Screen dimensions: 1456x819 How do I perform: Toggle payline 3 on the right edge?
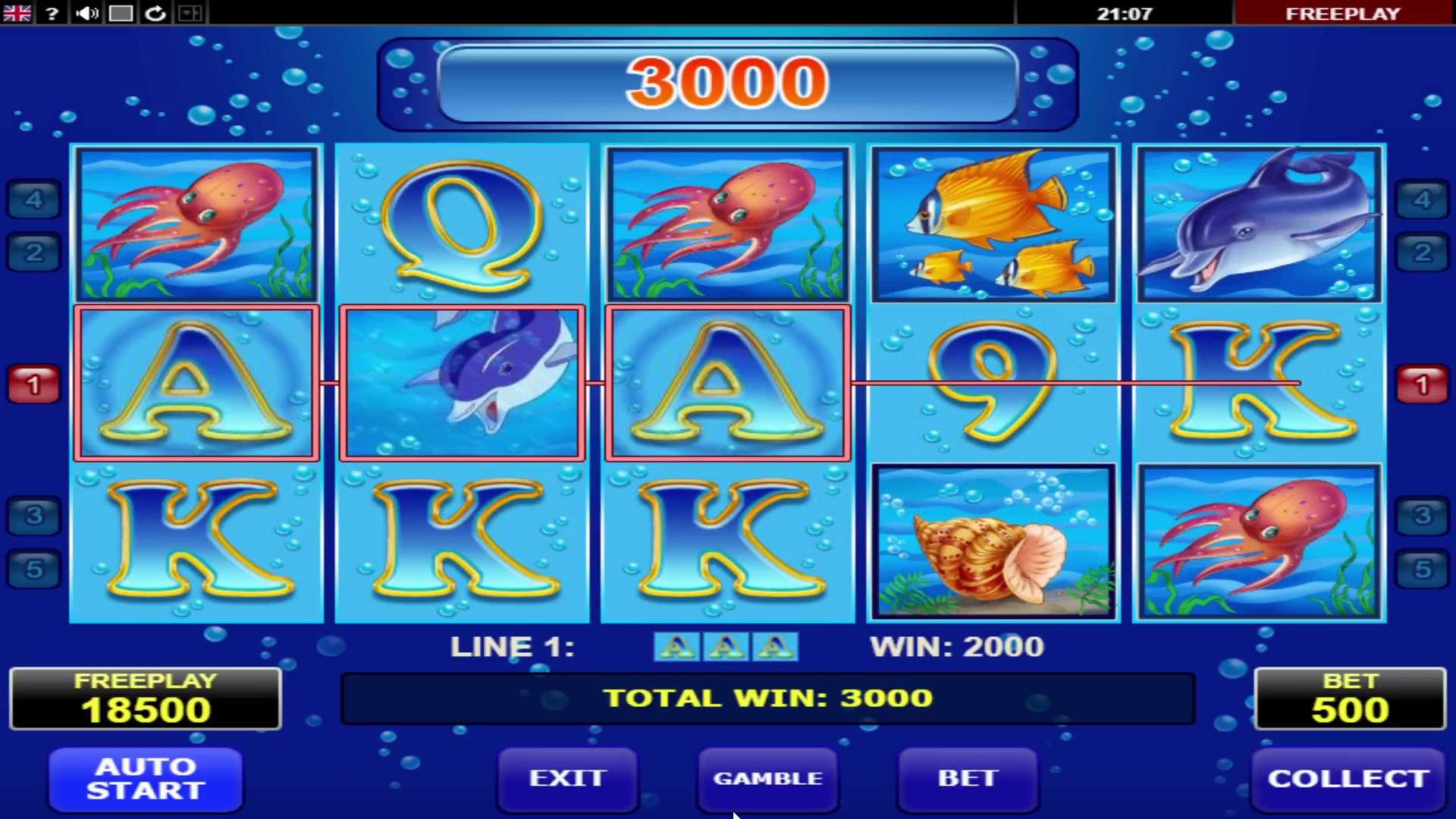click(x=1424, y=516)
